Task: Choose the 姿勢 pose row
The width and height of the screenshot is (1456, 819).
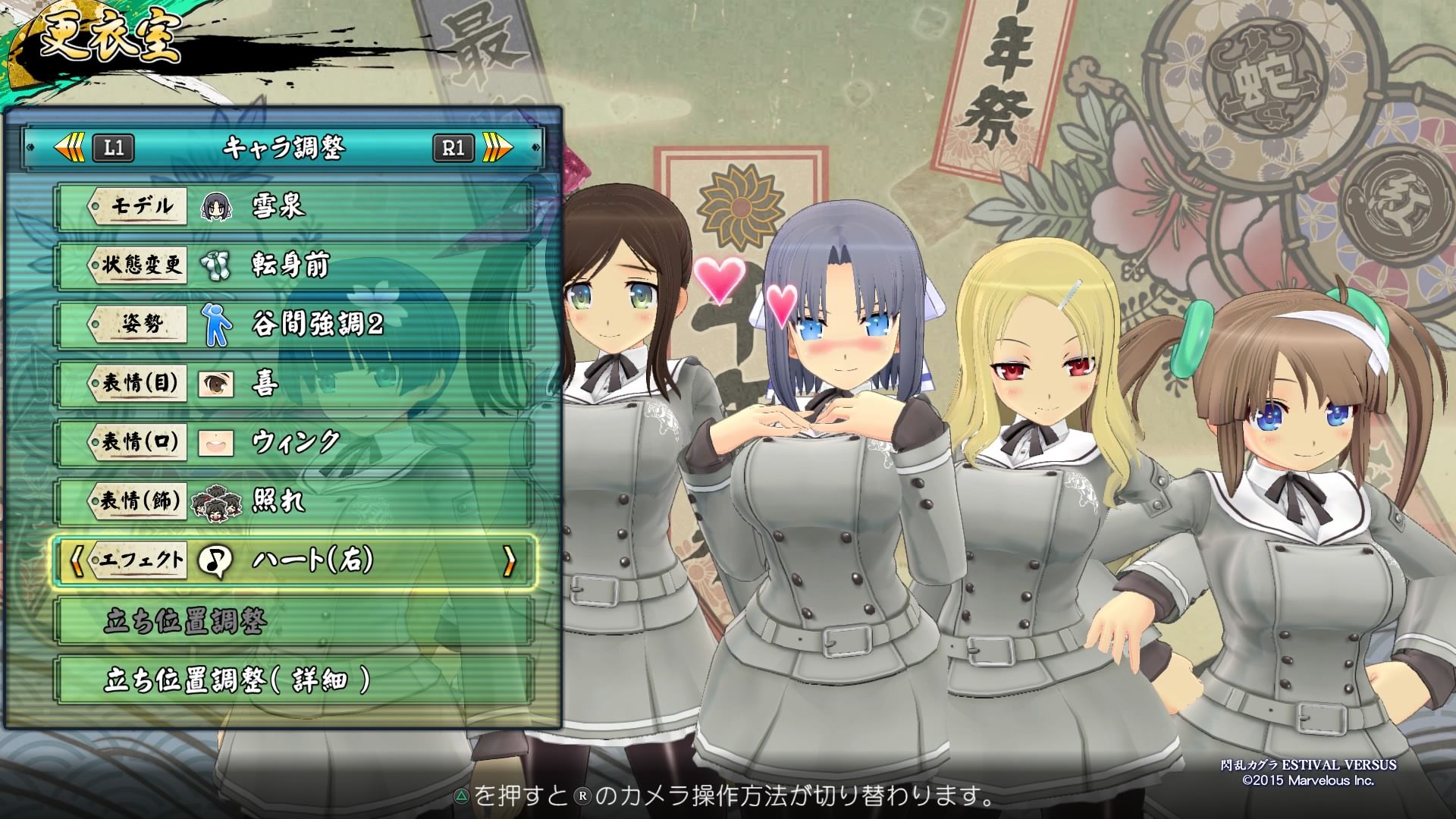Action: [294, 325]
